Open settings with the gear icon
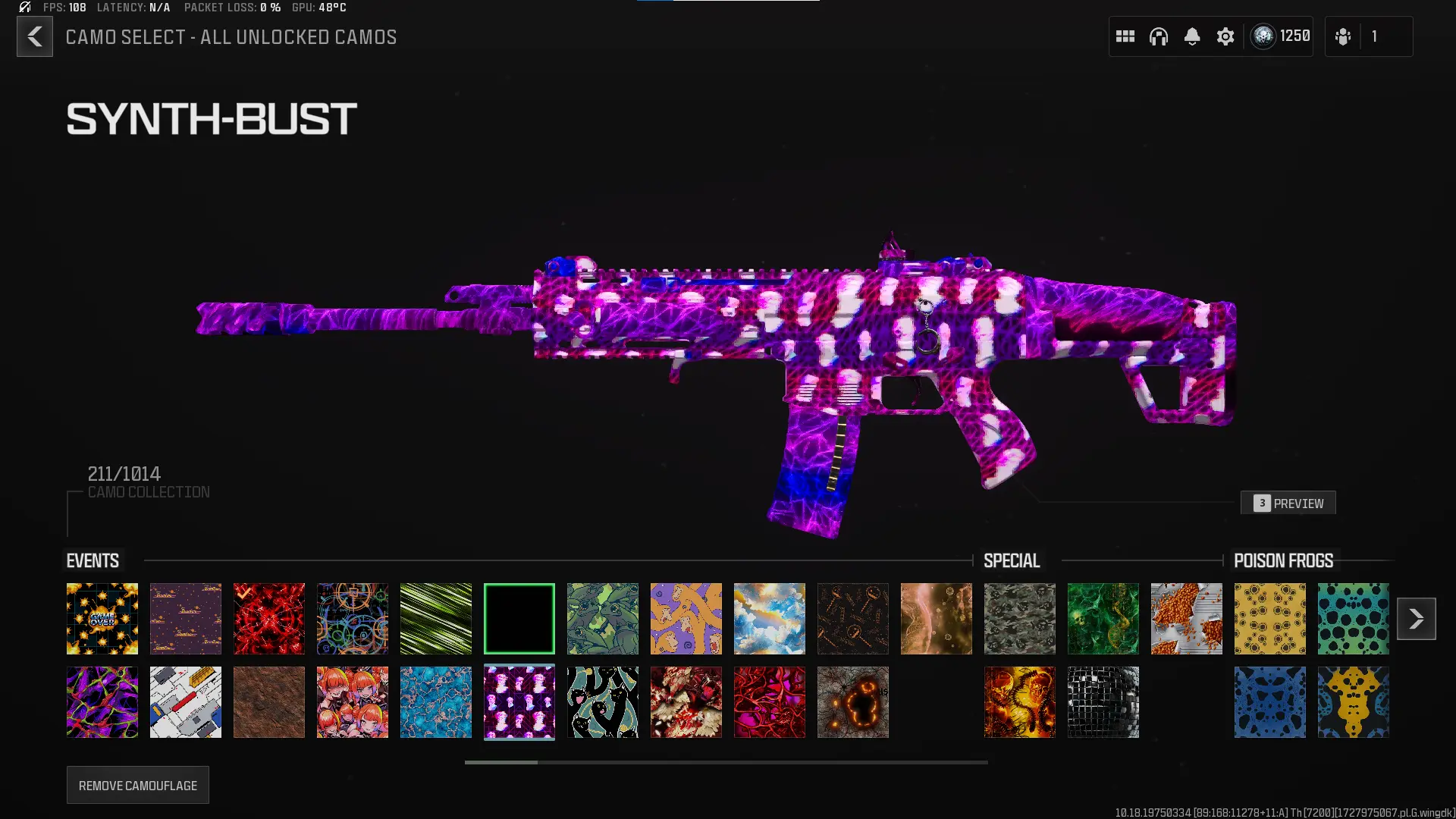1456x819 pixels. (x=1225, y=36)
